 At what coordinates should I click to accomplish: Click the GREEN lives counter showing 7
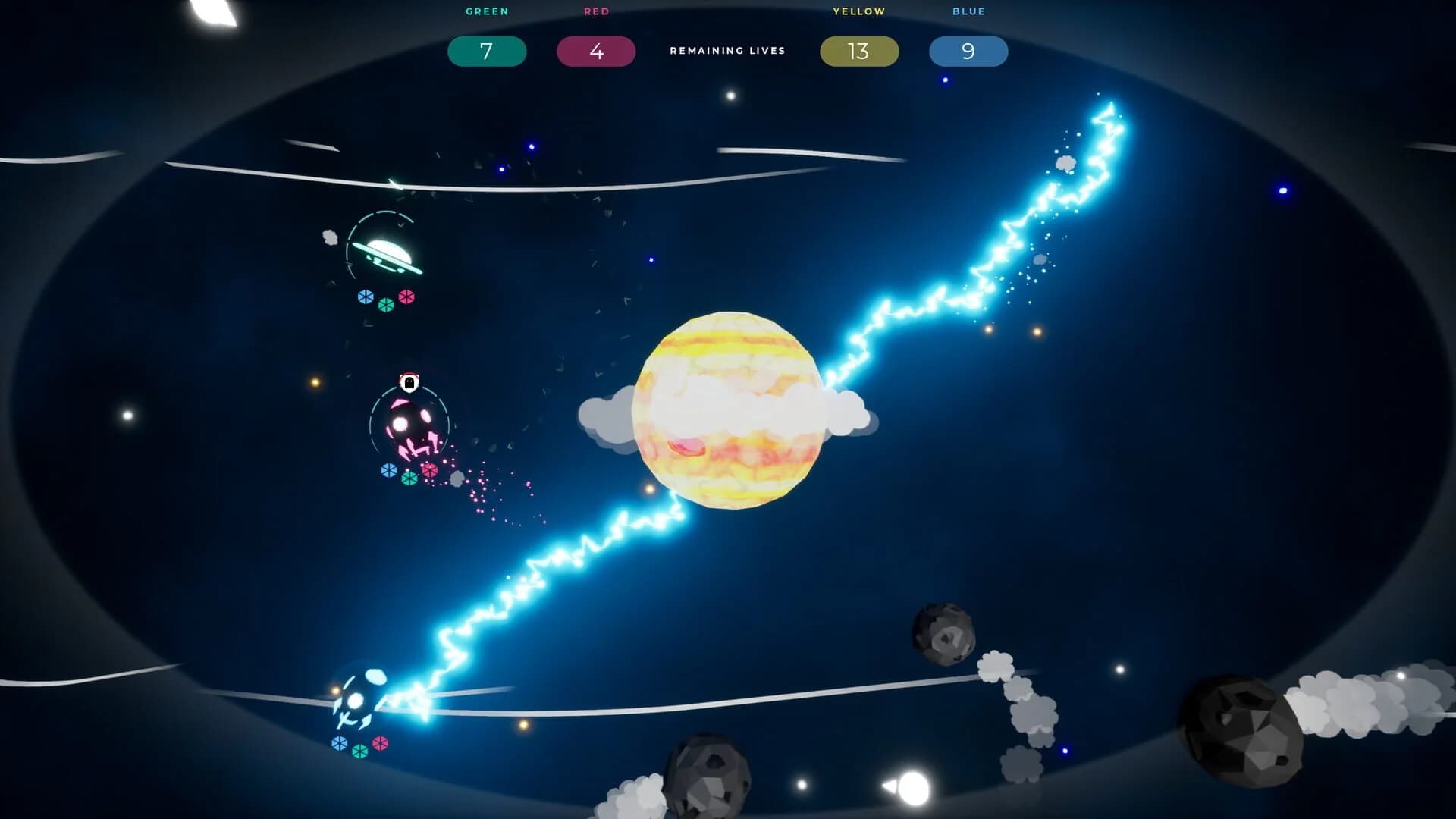tap(487, 51)
